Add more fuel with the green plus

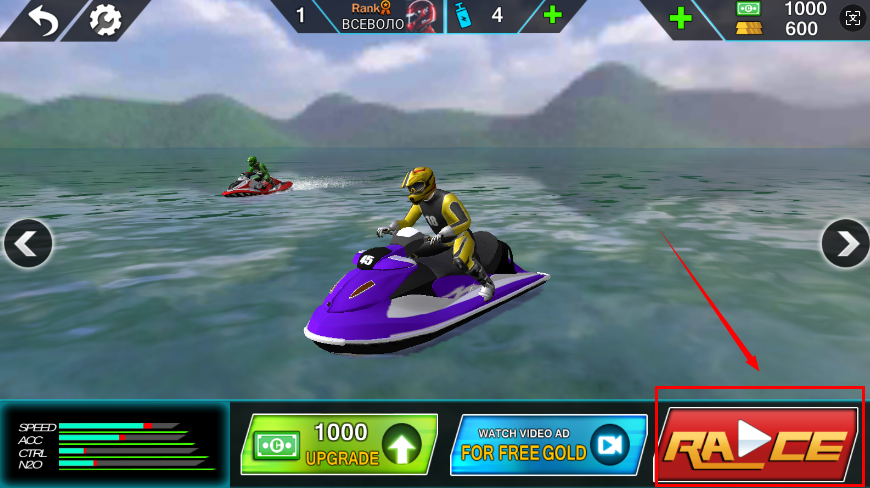(x=552, y=16)
